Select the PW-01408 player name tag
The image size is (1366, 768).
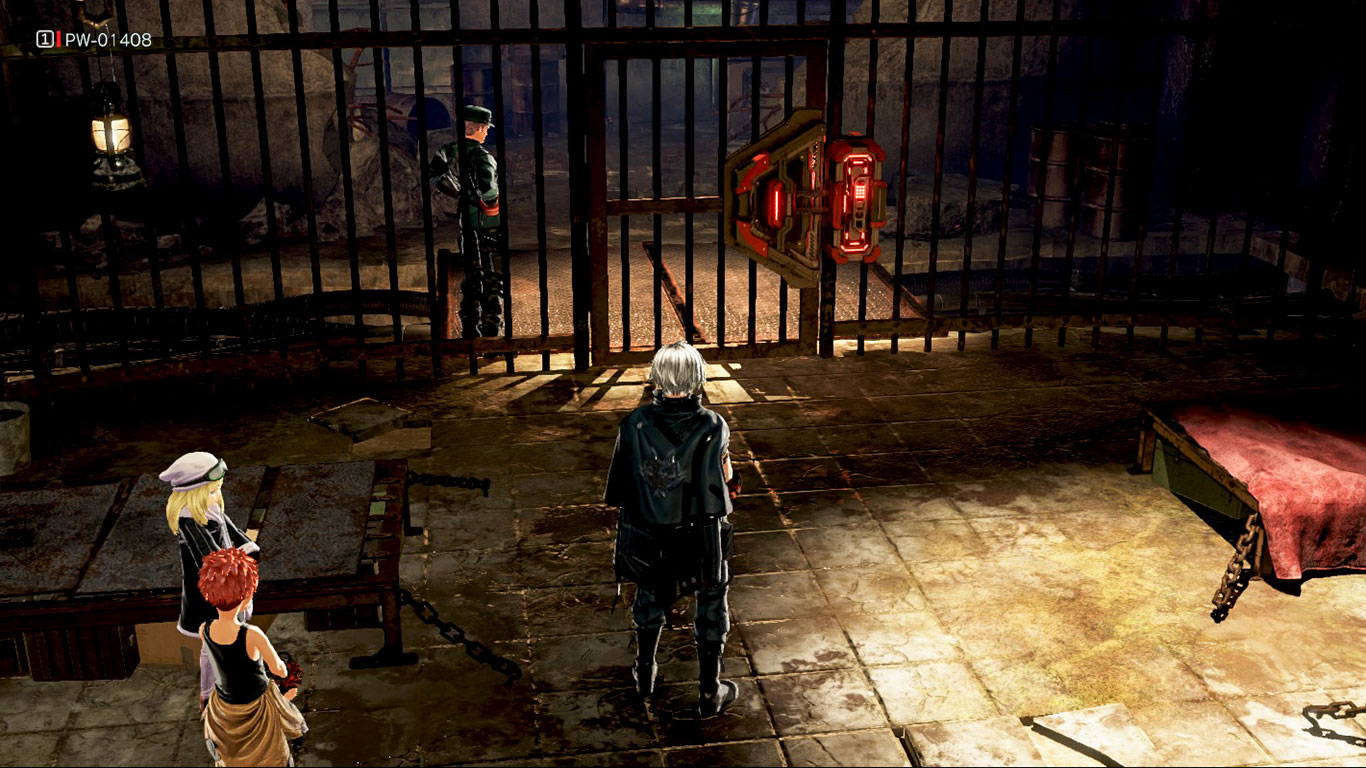click(x=107, y=40)
